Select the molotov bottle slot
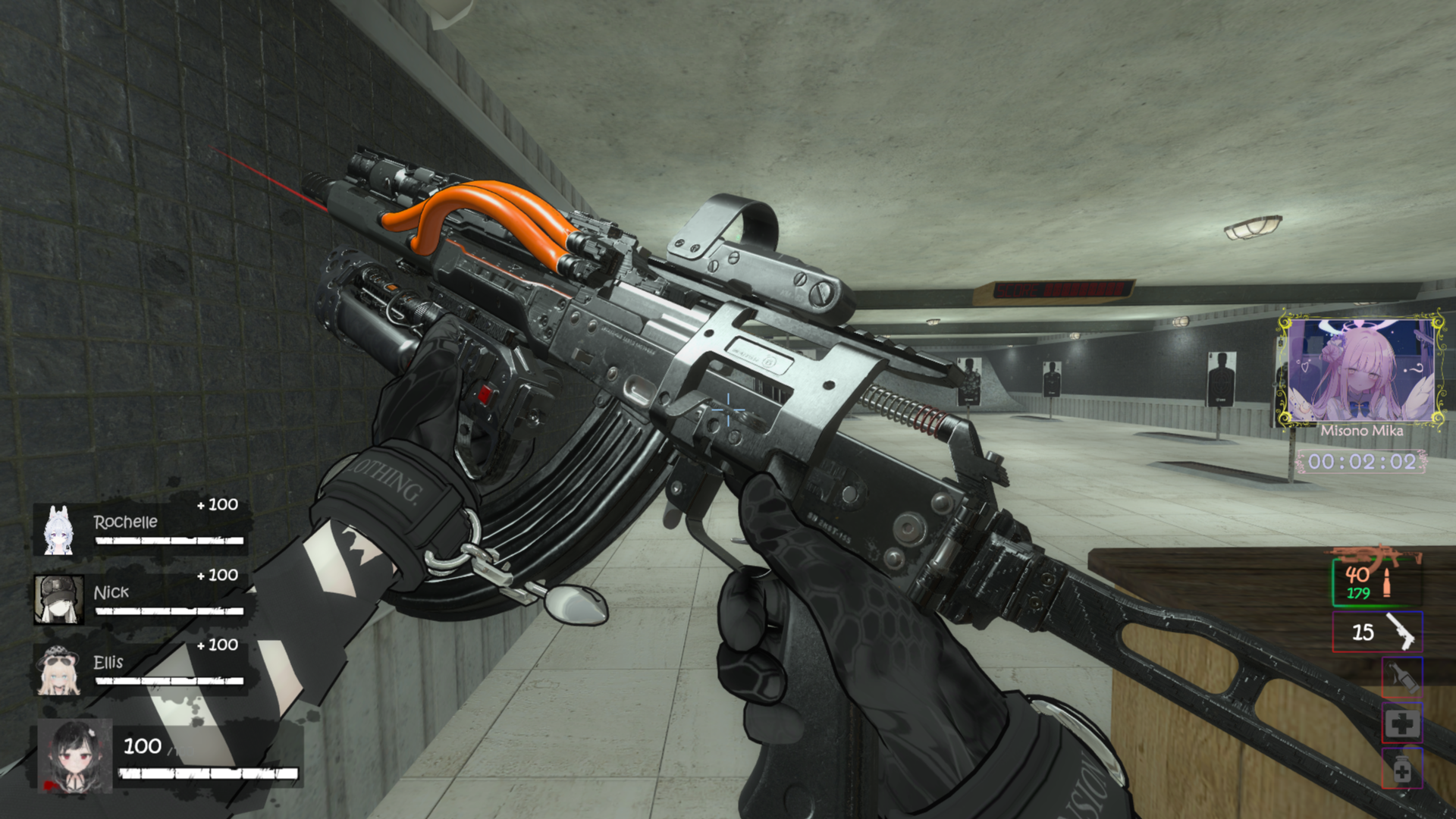Viewport: 1456px width, 819px height. pos(1401,676)
